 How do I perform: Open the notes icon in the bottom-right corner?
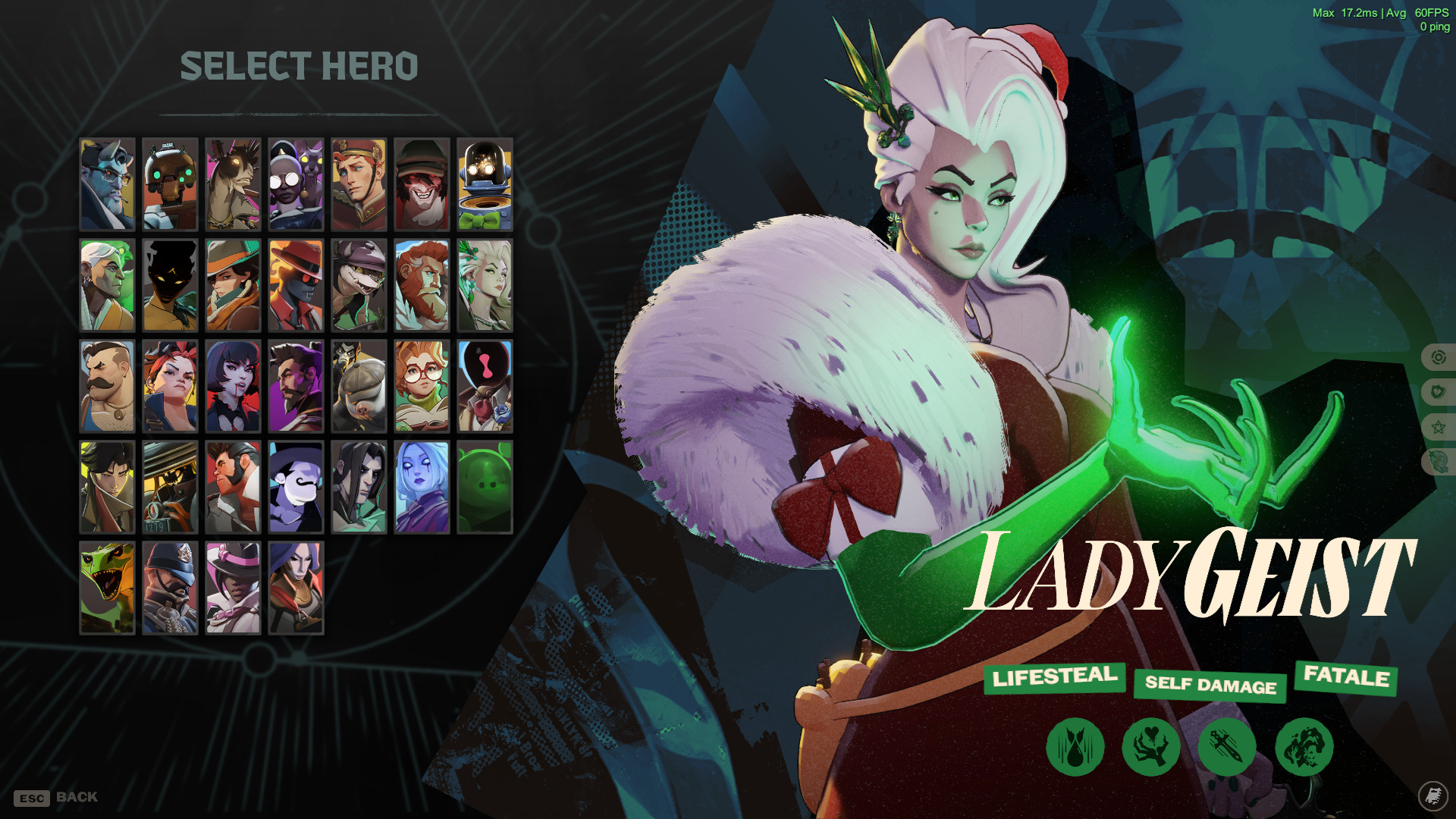tap(1432, 796)
